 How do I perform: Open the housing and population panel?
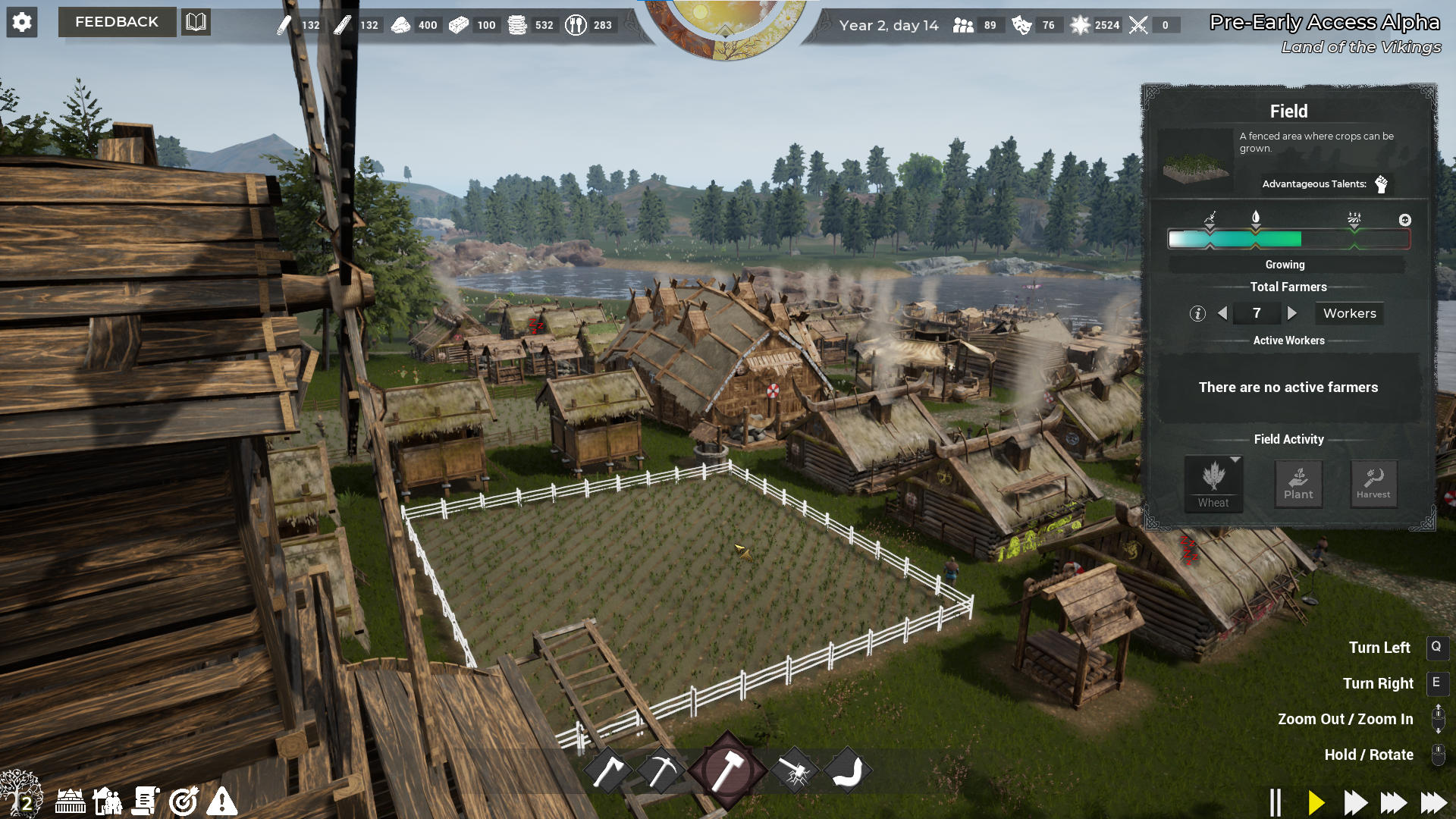[108, 802]
